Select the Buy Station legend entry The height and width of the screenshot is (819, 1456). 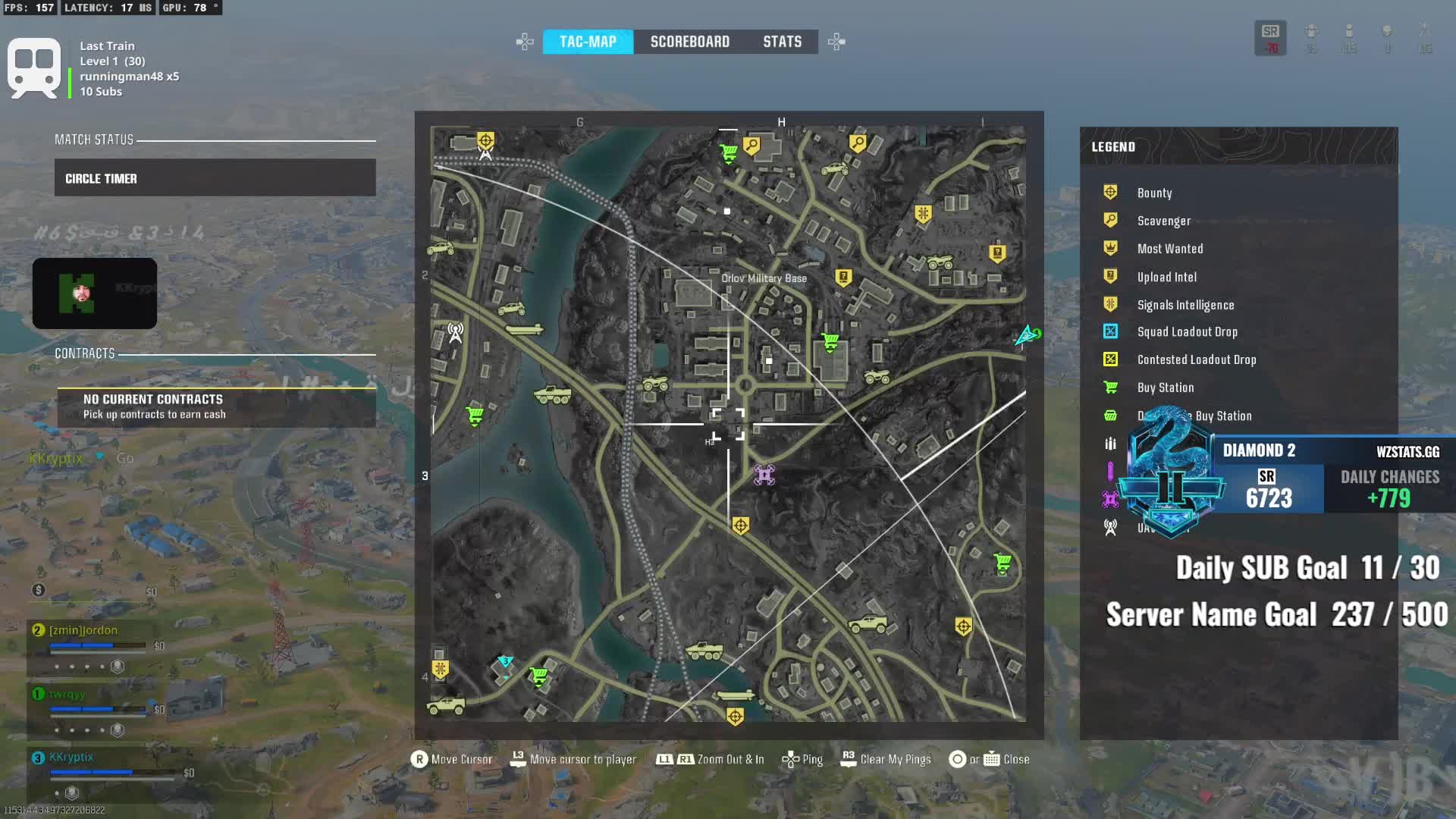click(1165, 388)
